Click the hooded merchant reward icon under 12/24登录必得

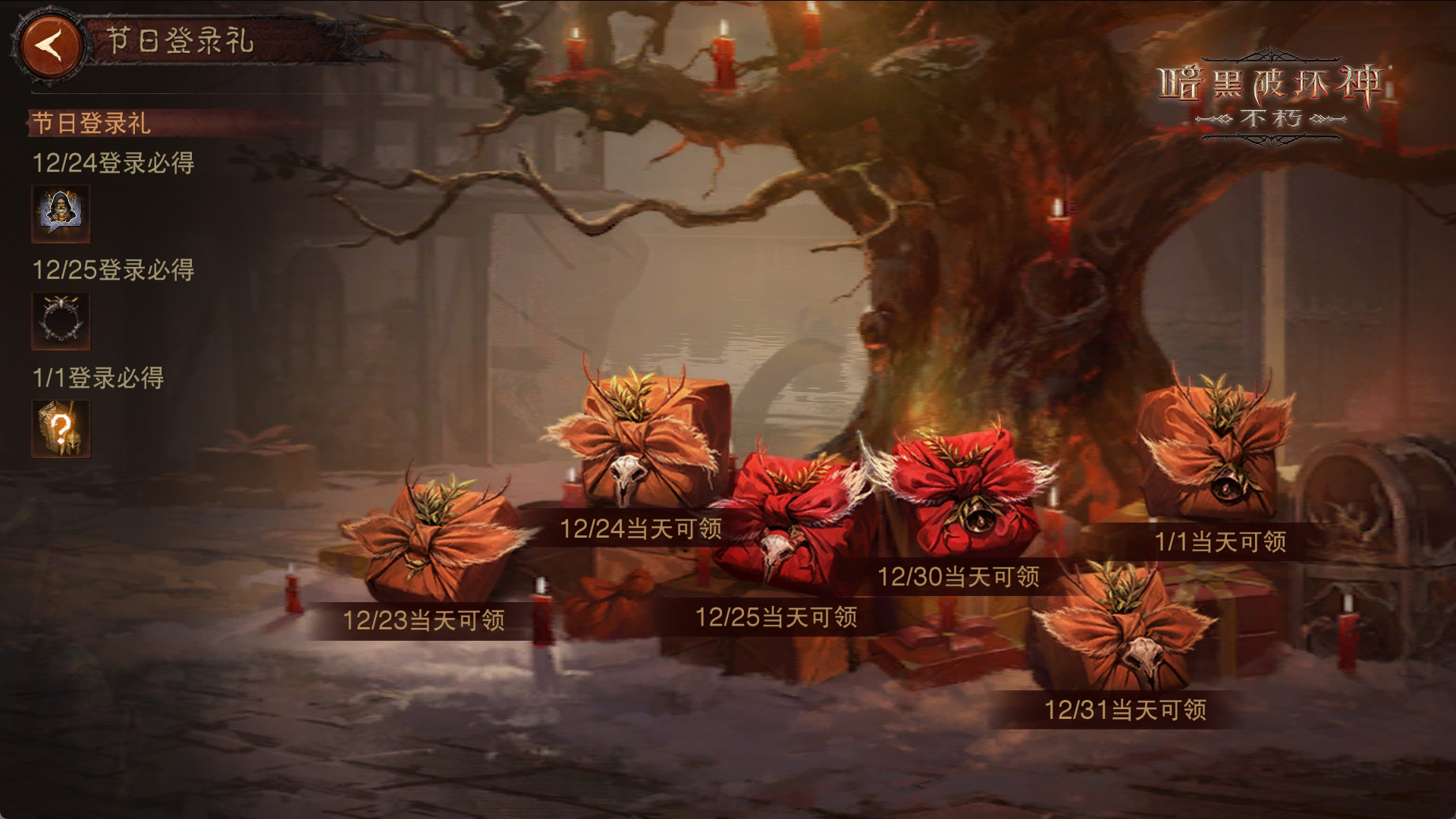coord(60,212)
